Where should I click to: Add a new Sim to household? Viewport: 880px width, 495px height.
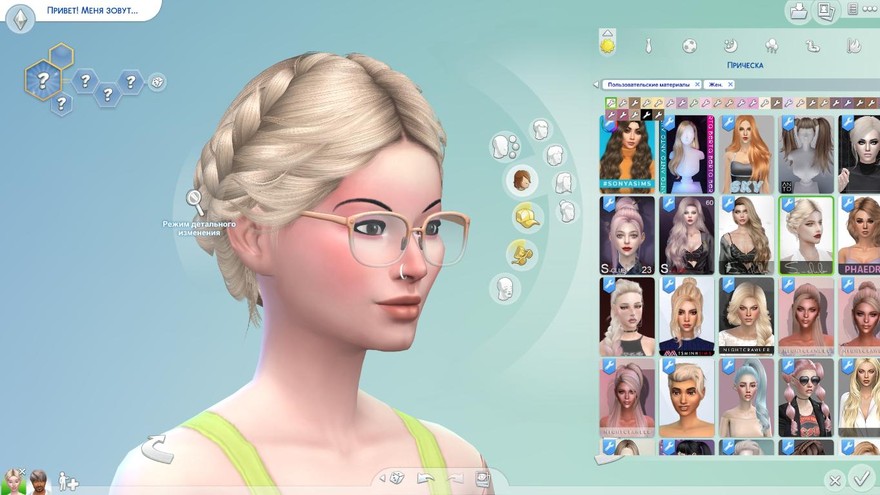[x=68, y=481]
